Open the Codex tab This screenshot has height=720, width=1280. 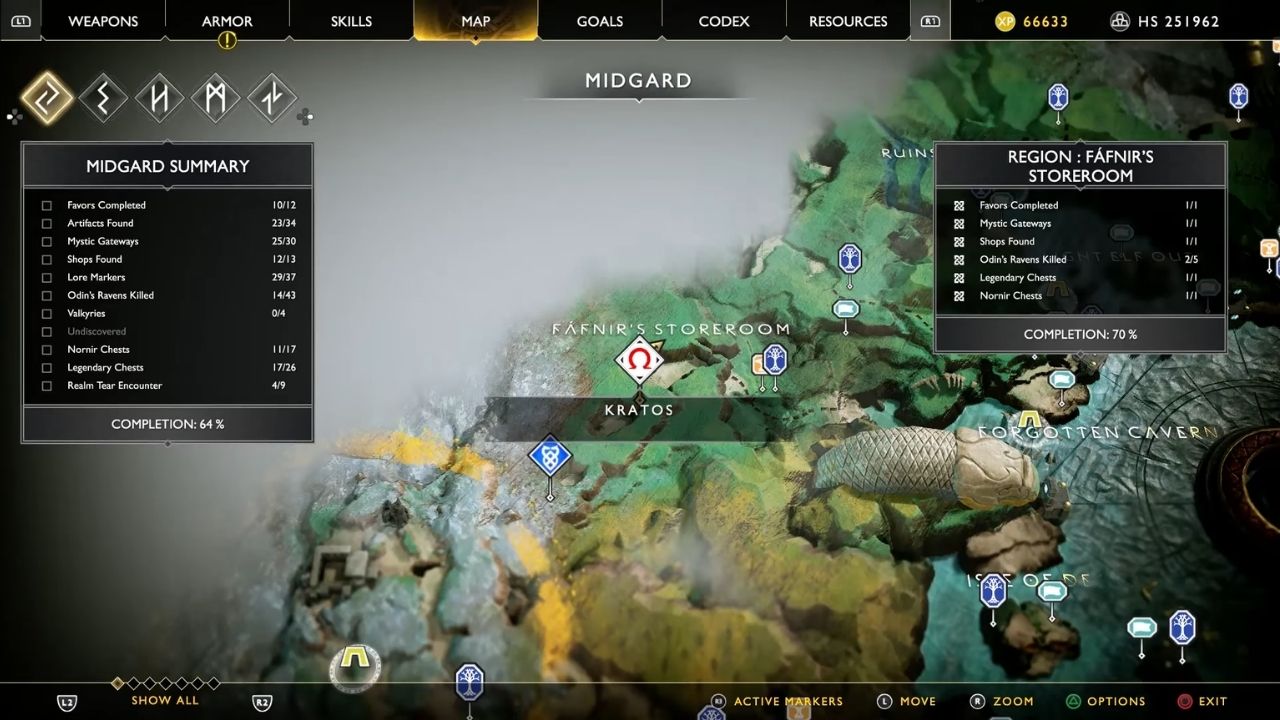click(724, 21)
